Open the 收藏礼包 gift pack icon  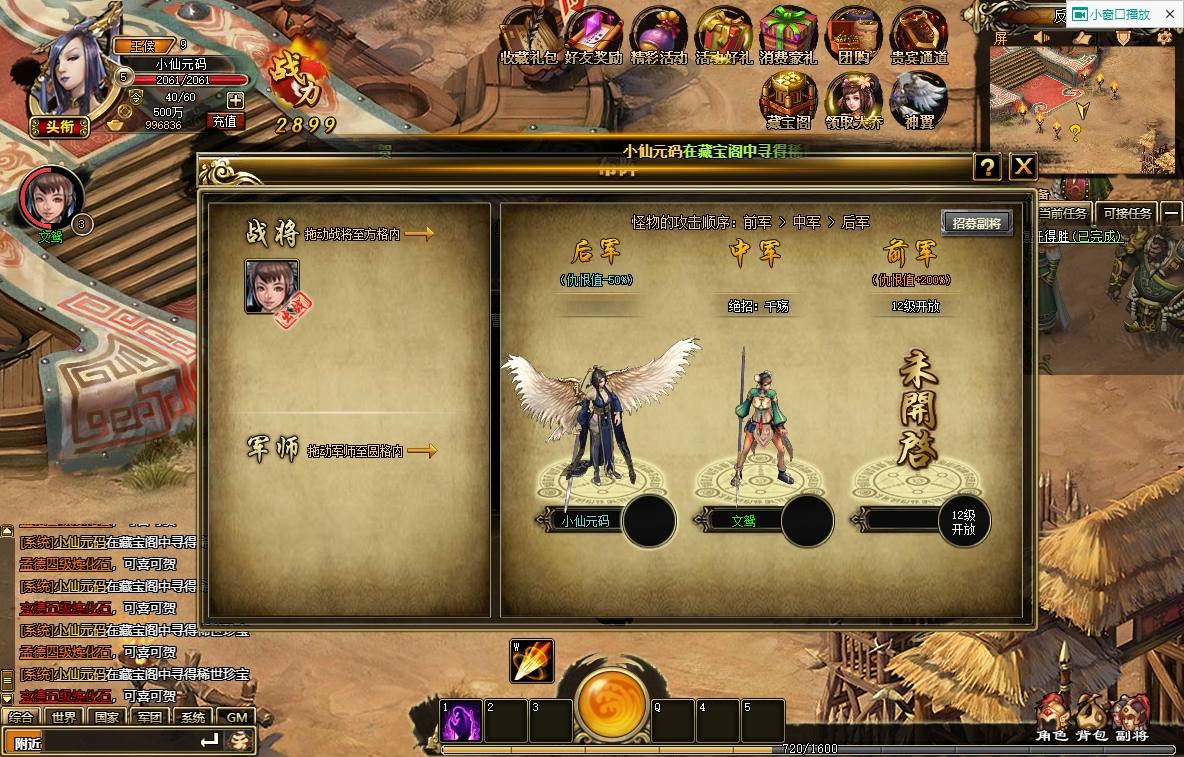tap(528, 35)
